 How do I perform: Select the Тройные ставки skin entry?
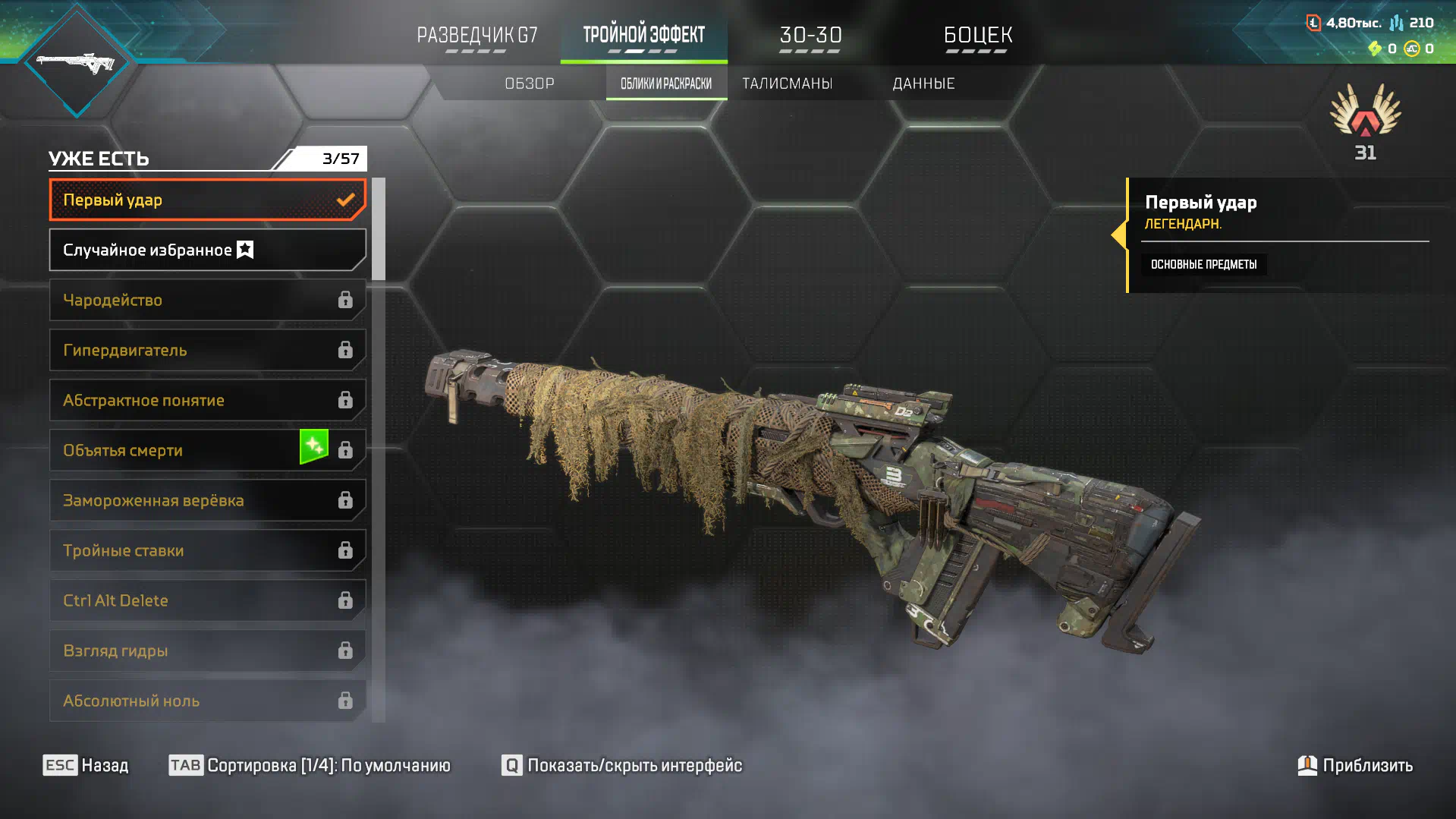[x=206, y=550]
